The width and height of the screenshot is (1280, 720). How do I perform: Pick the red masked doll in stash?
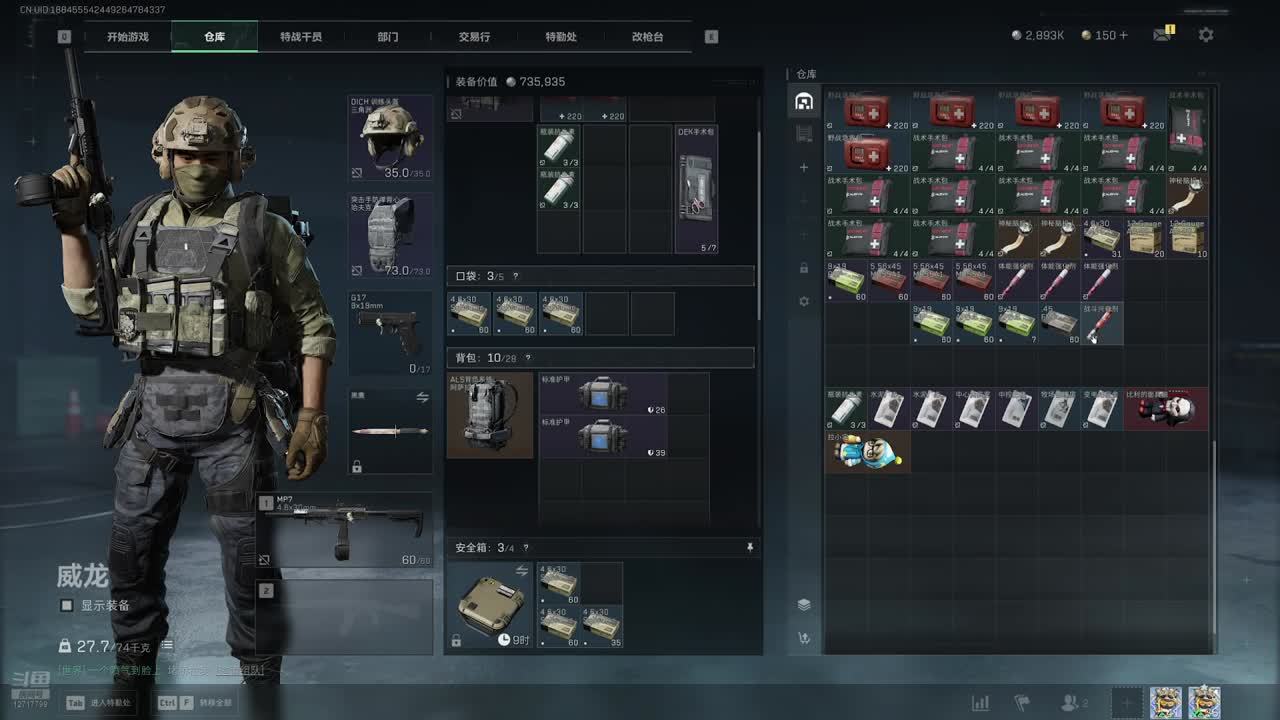coord(1166,409)
